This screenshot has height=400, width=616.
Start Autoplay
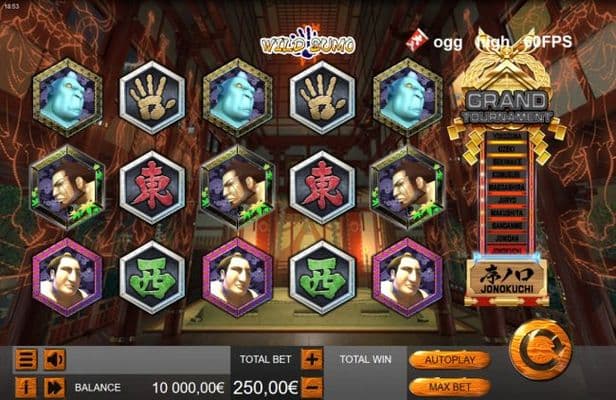tap(449, 359)
